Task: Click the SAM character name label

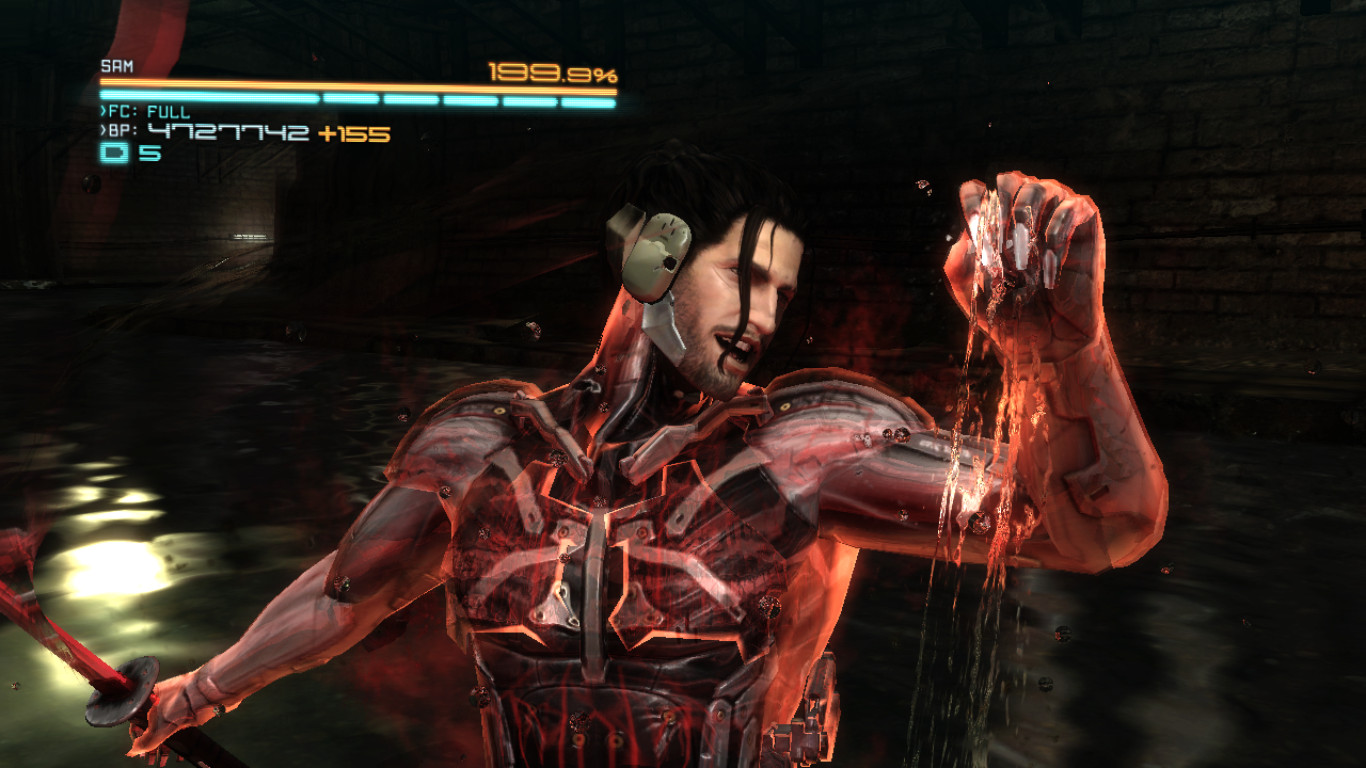Action: (116, 65)
